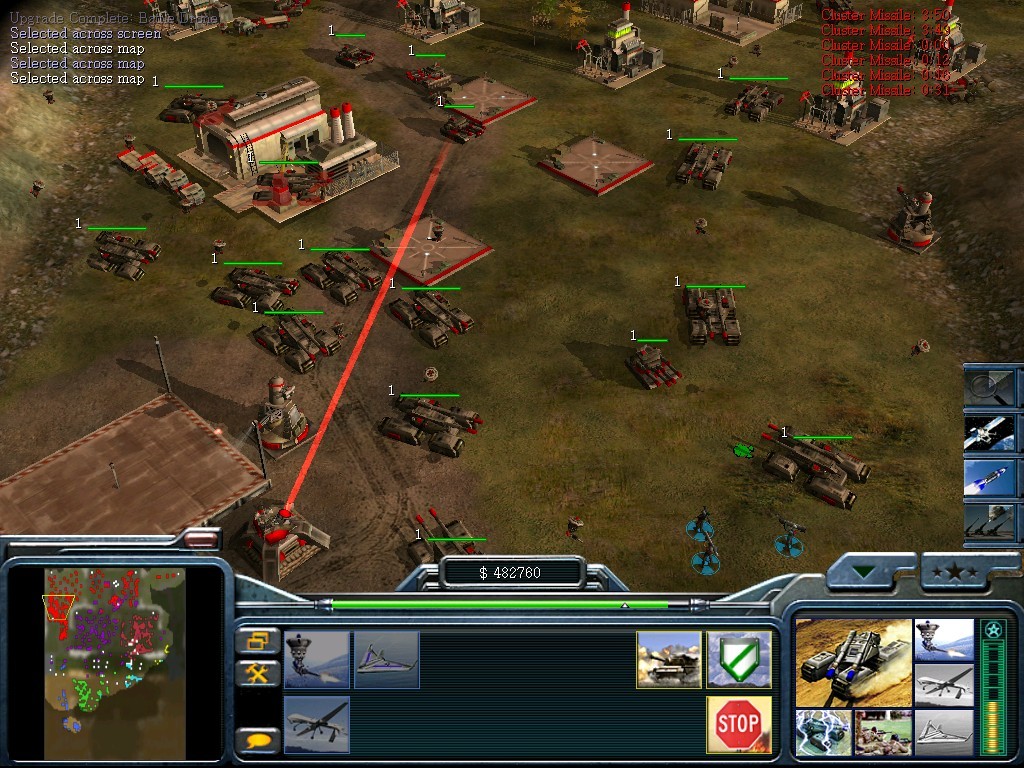Activate the spy satellite power shortcut
The width and height of the screenshot is (1024, 768).
pos(990,431)
